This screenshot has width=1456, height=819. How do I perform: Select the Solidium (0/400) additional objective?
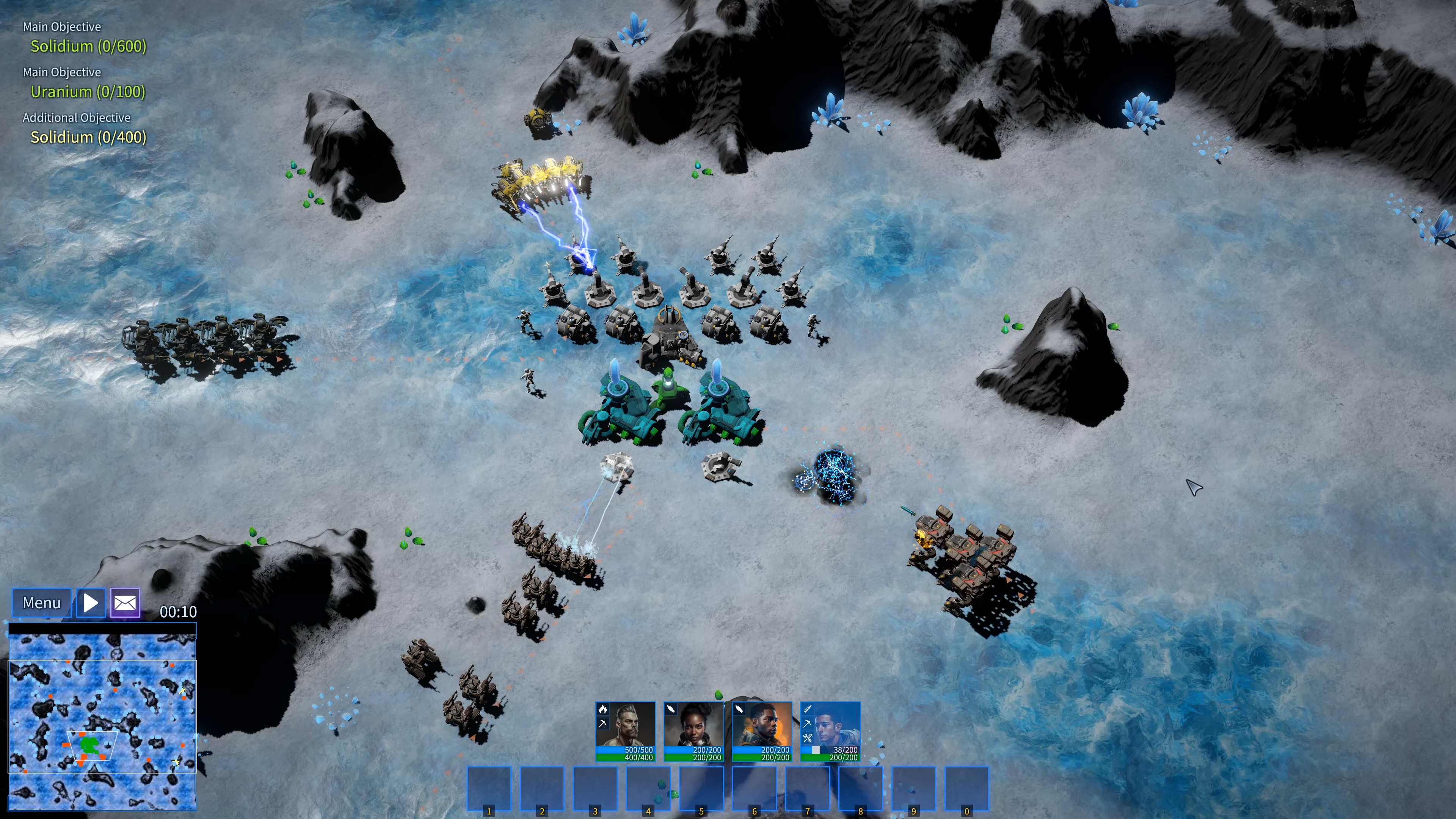click(88, 137)
